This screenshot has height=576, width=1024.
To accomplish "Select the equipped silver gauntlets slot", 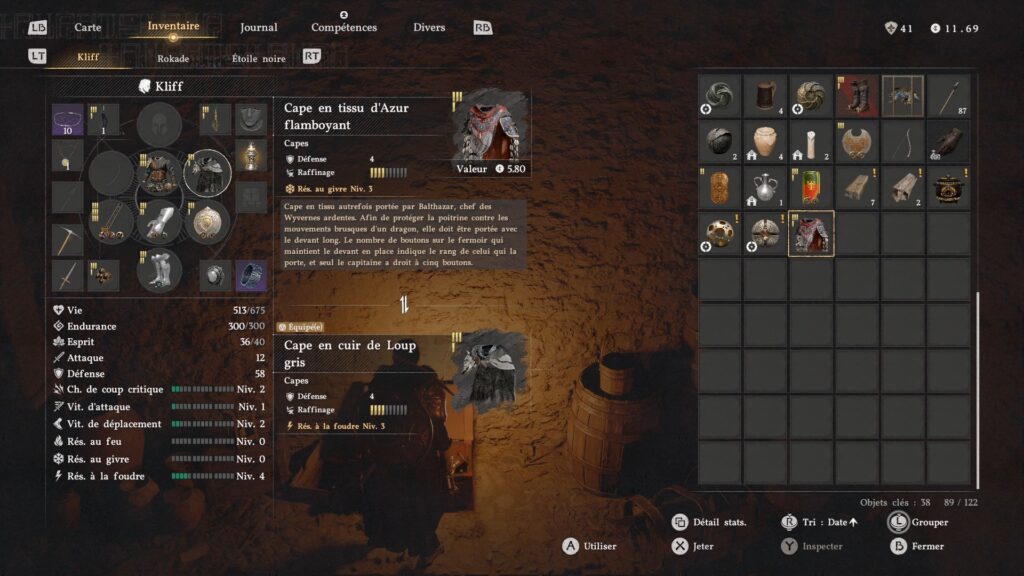I will click(160, 222).
